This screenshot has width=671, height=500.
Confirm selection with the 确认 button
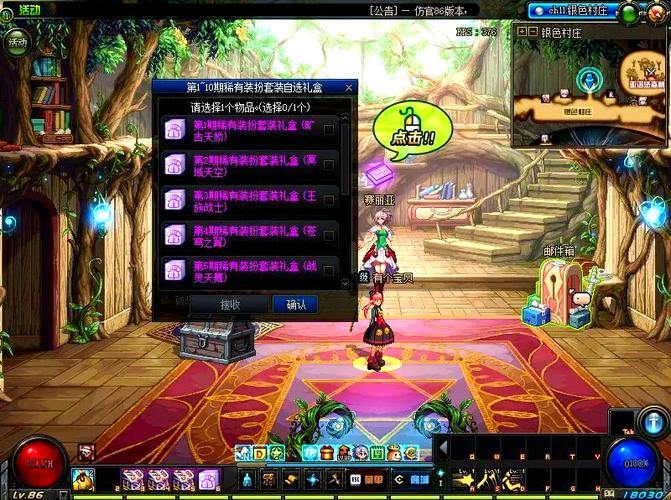[296, 304]
